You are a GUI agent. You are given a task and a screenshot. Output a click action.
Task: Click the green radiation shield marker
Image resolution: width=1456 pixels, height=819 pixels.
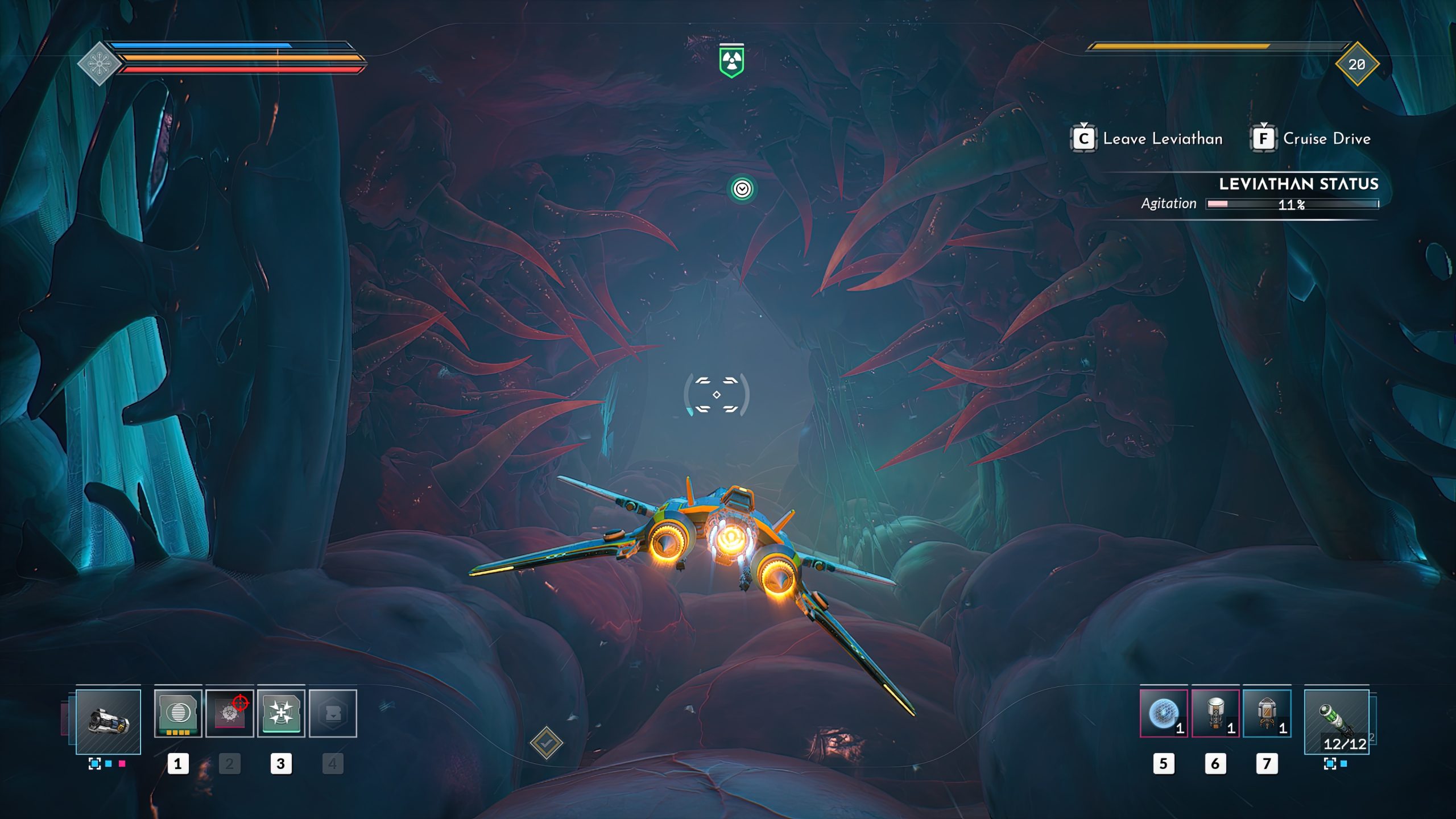[x=731, y=61]
